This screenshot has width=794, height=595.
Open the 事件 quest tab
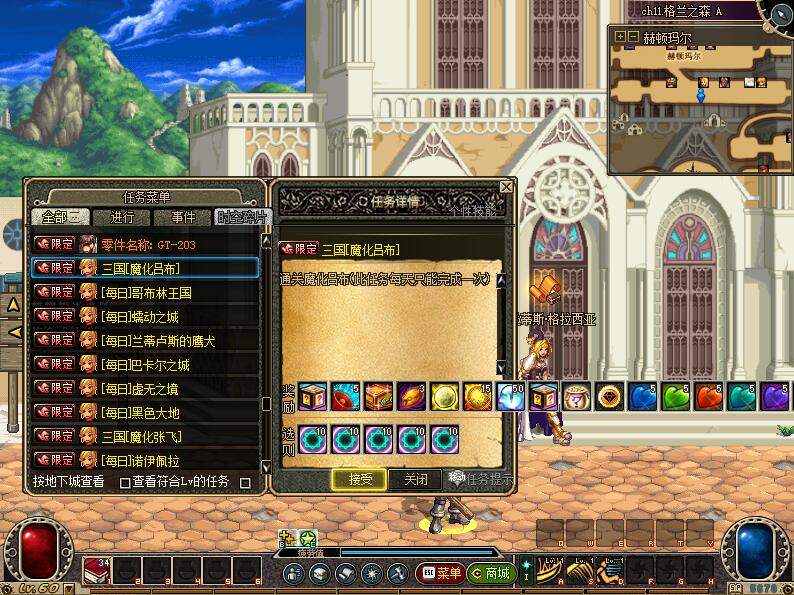click(x=183, y=217)
